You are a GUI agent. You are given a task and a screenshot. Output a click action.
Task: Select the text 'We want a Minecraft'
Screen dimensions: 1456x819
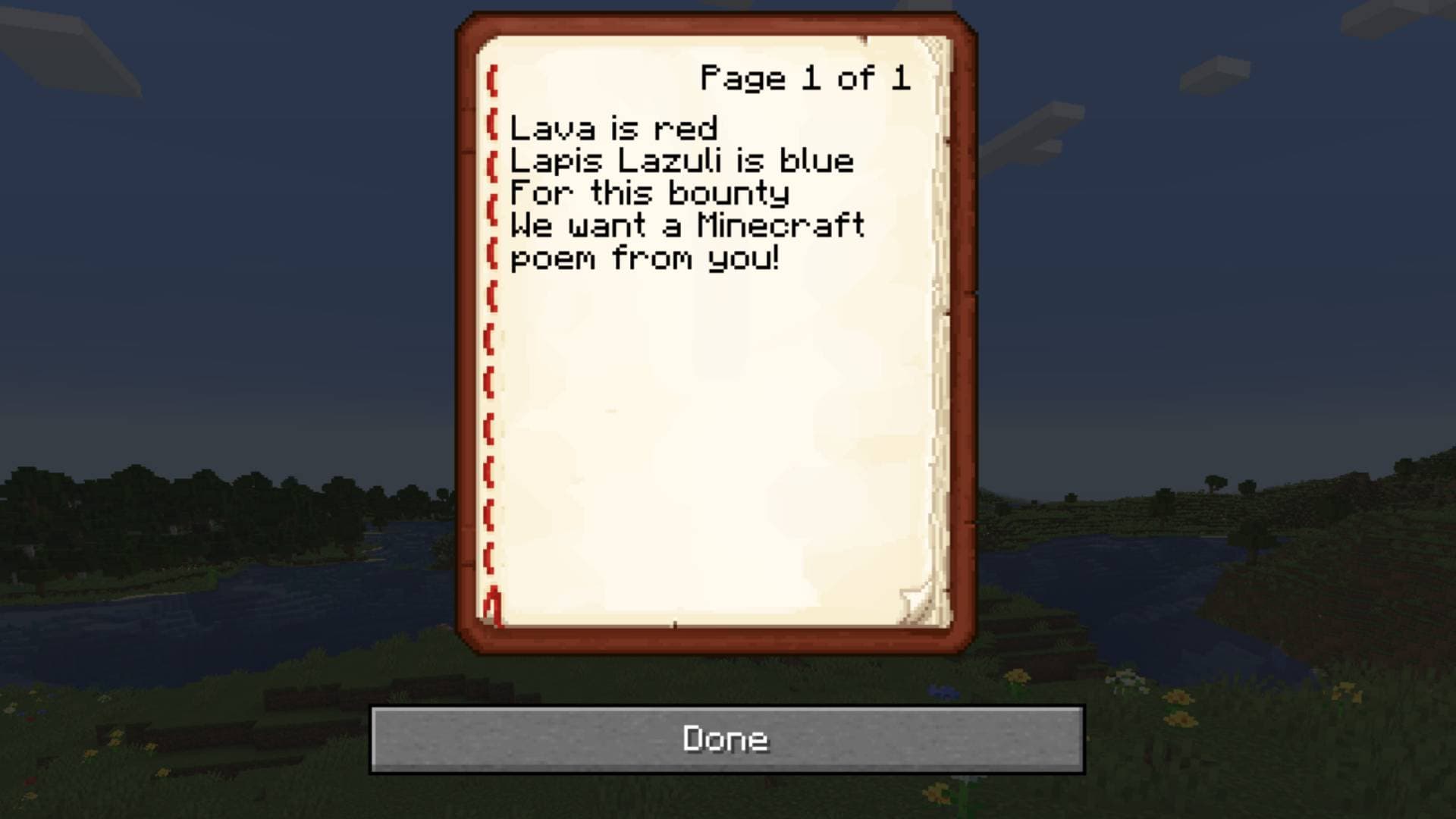(687, 226)
